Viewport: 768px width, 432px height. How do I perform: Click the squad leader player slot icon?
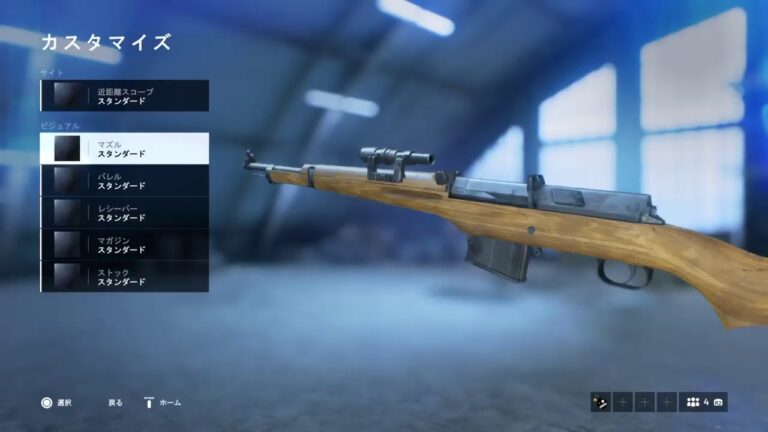click(601, 403)
